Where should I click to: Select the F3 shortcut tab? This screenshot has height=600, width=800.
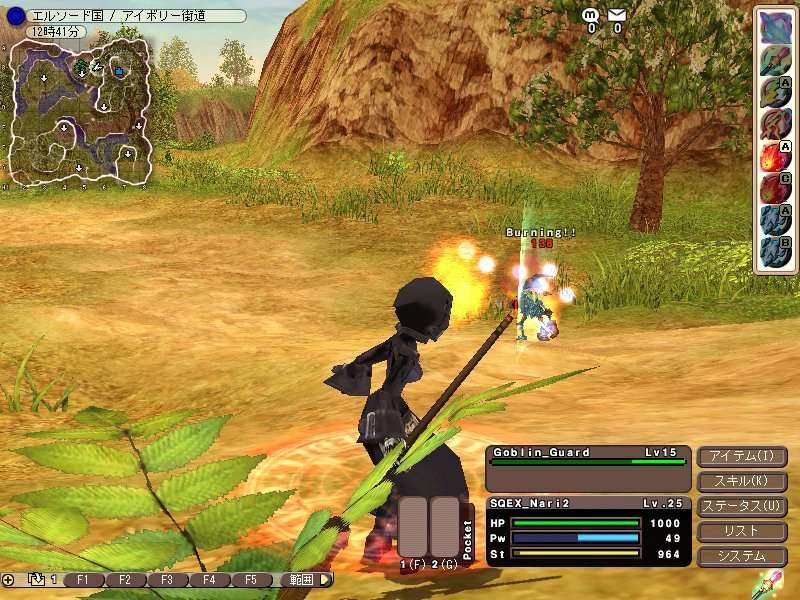pyautogui.click(x=167, y=580)
